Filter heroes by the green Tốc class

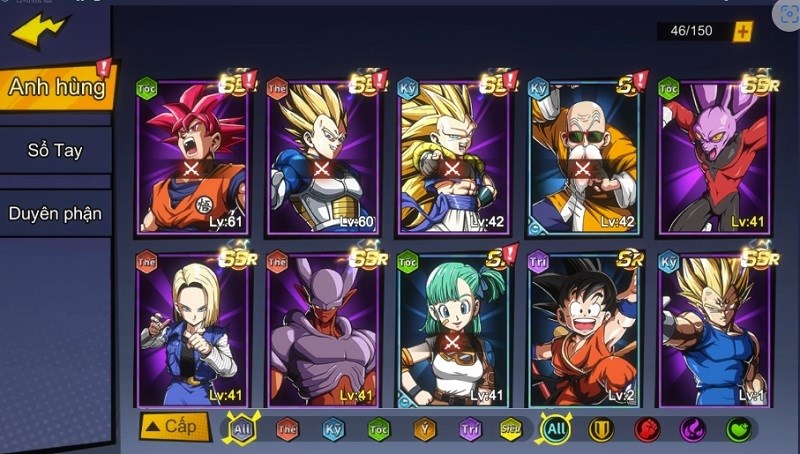tap(378, 430)
